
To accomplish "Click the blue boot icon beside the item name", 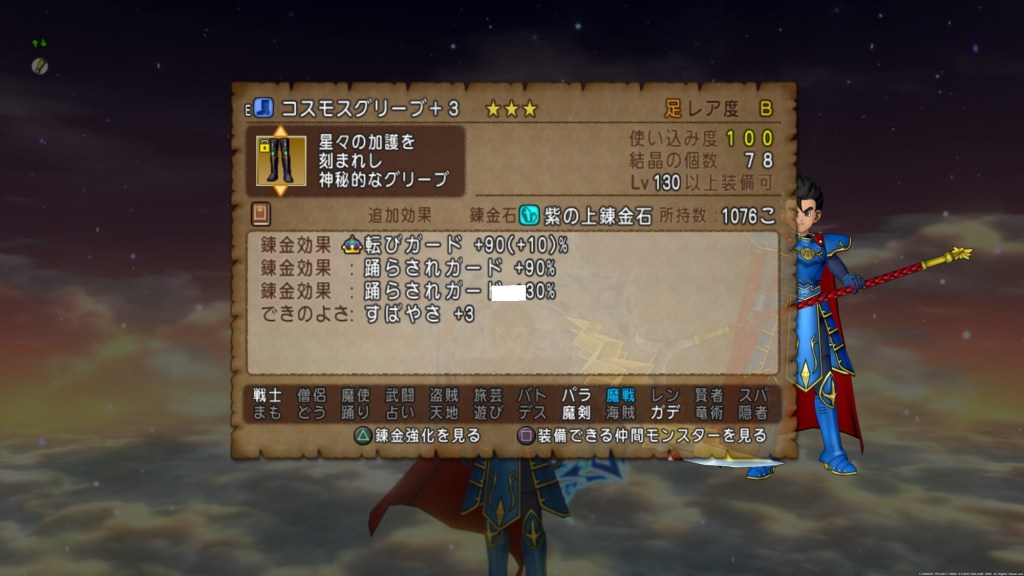I will point(263,108).
